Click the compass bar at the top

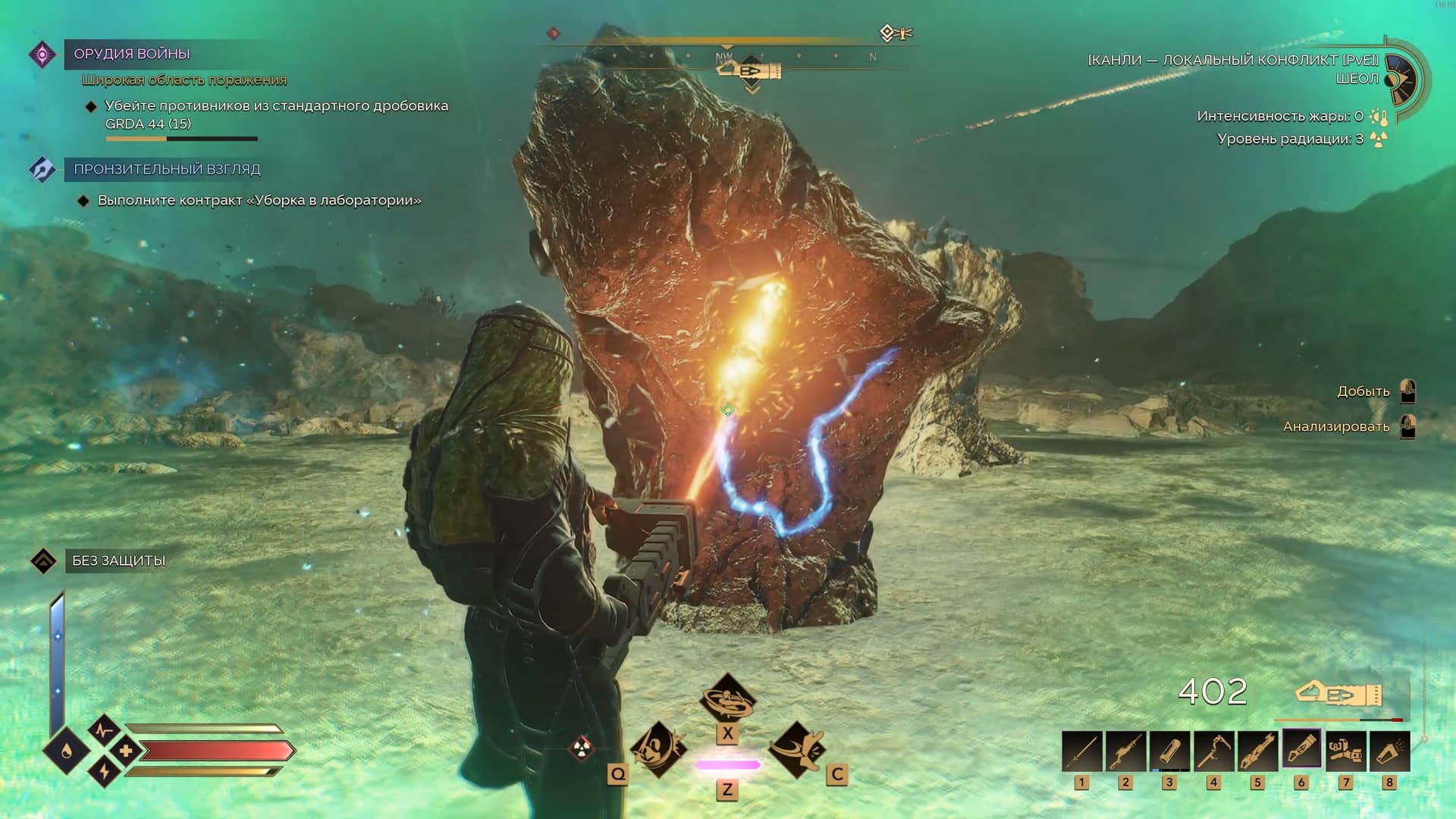pyautogui.click(x=726, y=56)
